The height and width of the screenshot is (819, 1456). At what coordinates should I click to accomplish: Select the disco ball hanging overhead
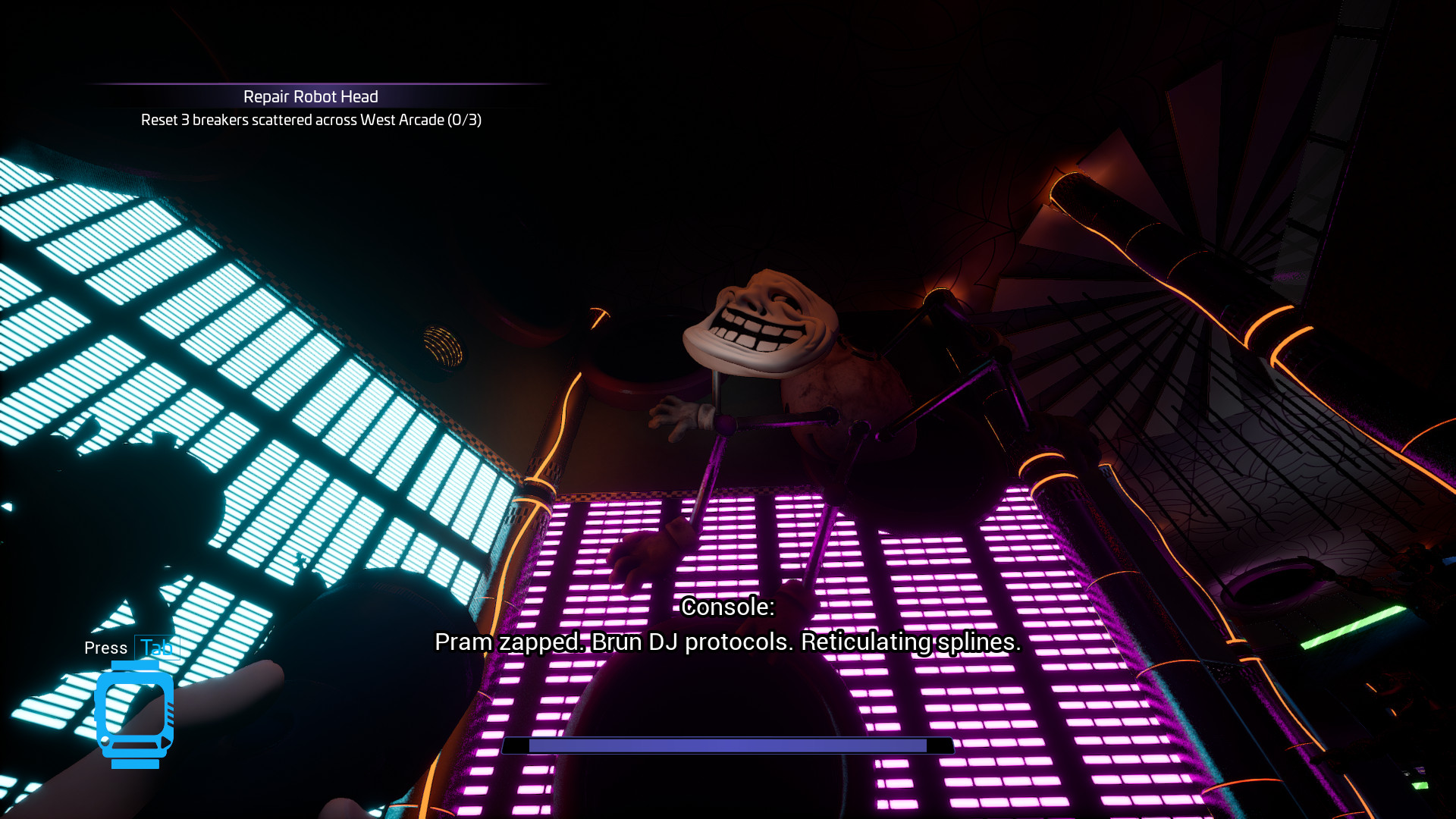pos(444,345)
